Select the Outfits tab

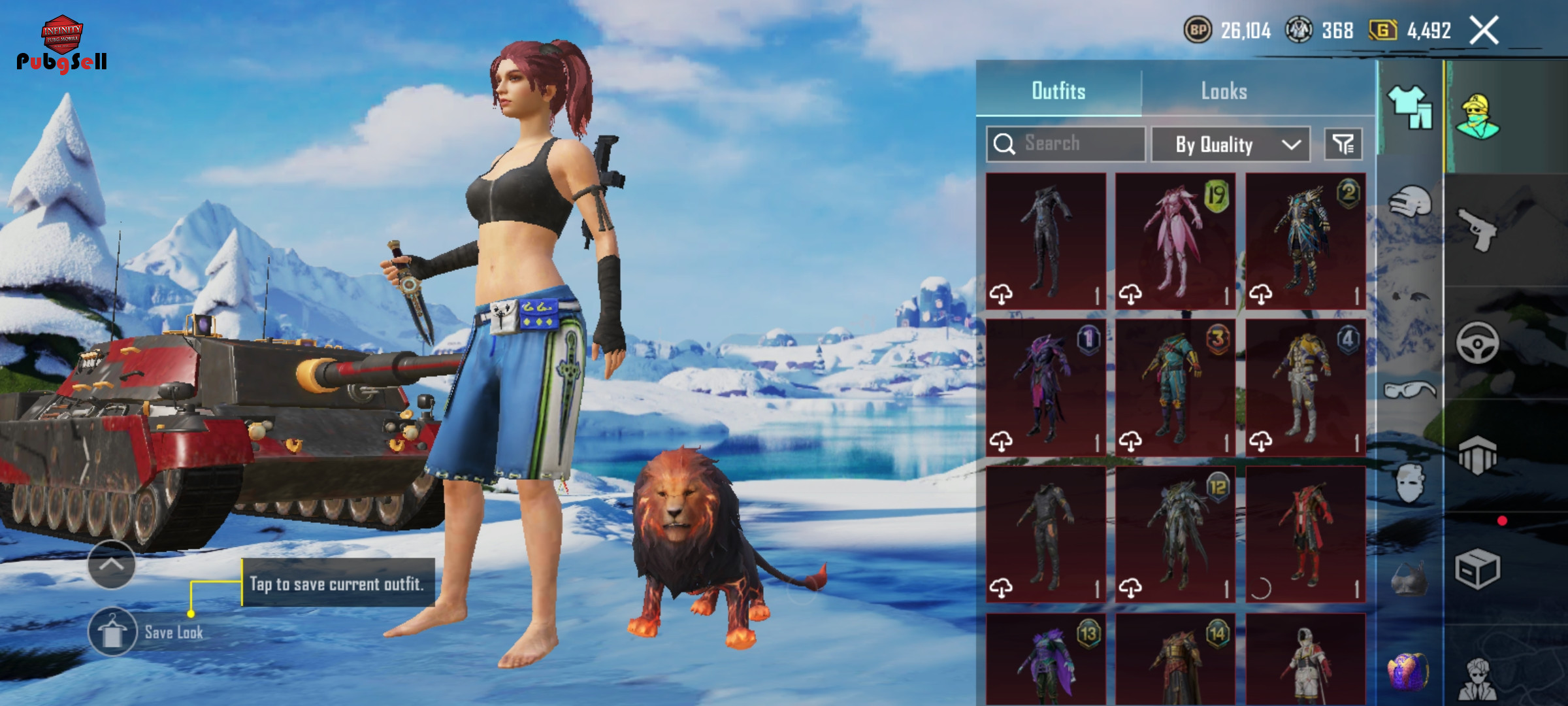(x=1058, y=91)
